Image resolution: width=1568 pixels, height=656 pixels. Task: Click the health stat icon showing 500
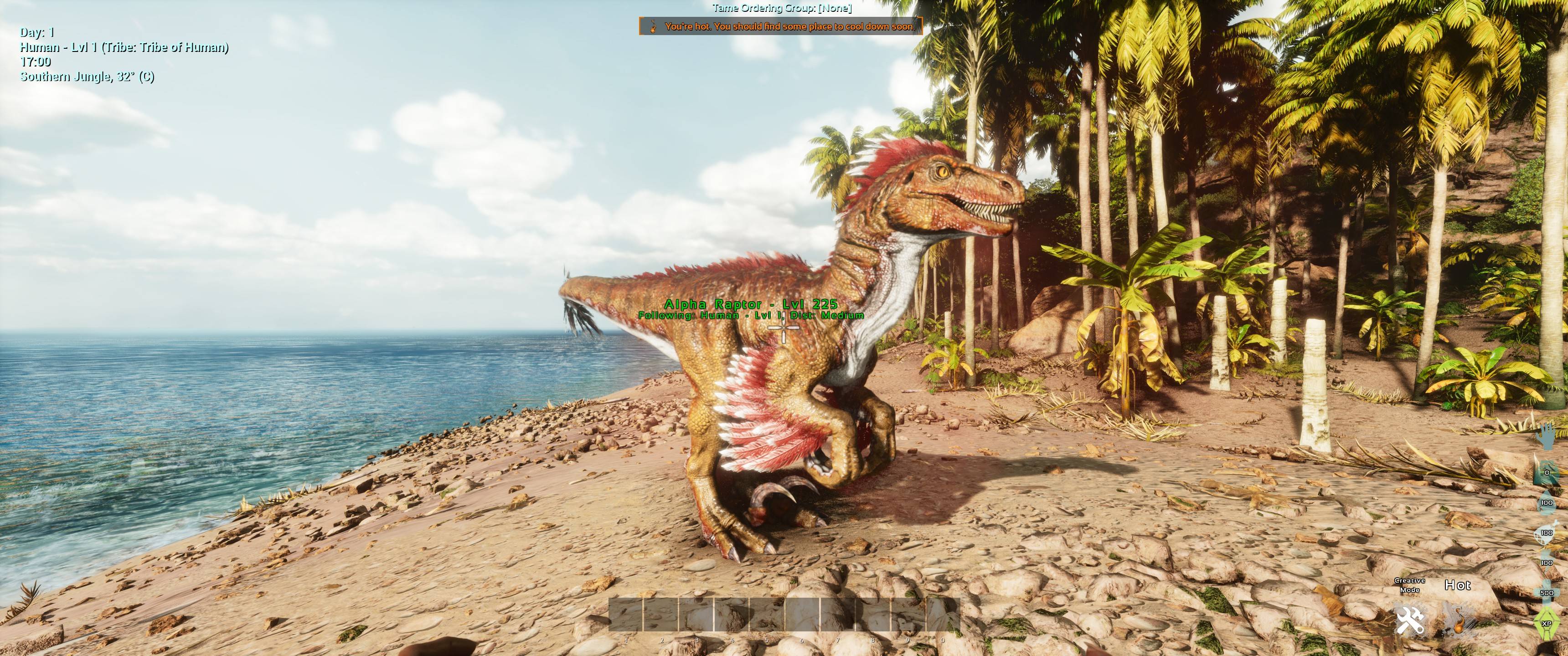[1548, 592]
